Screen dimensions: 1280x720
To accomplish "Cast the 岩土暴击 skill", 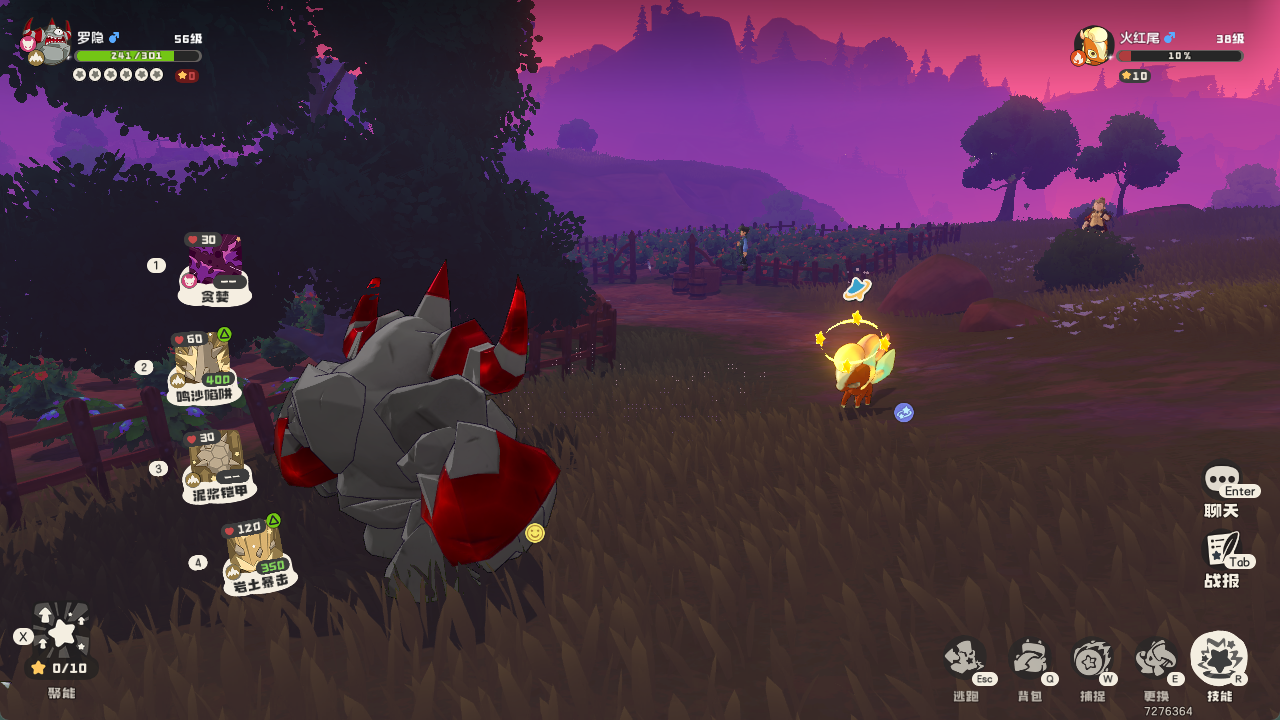I will (256, 557).
